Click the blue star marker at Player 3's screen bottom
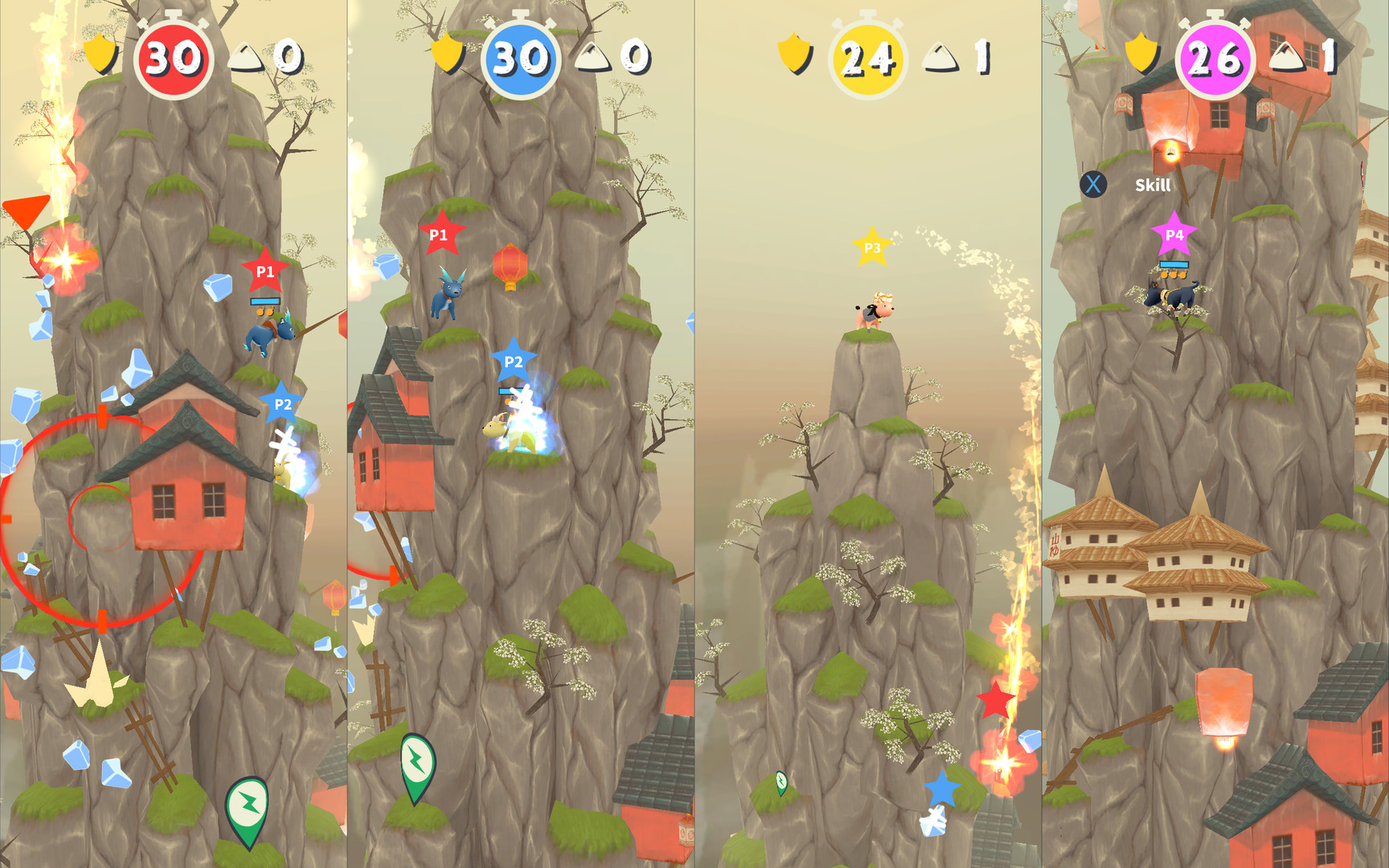 (944, 791)
